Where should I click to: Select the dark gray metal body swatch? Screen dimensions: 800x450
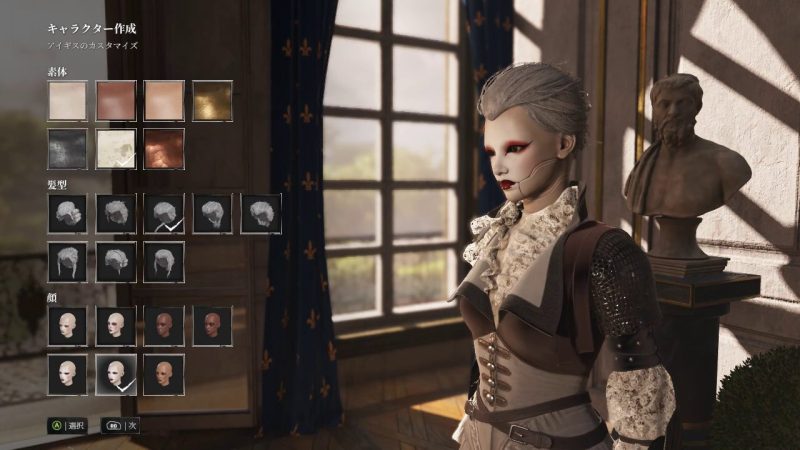(68, 148)
